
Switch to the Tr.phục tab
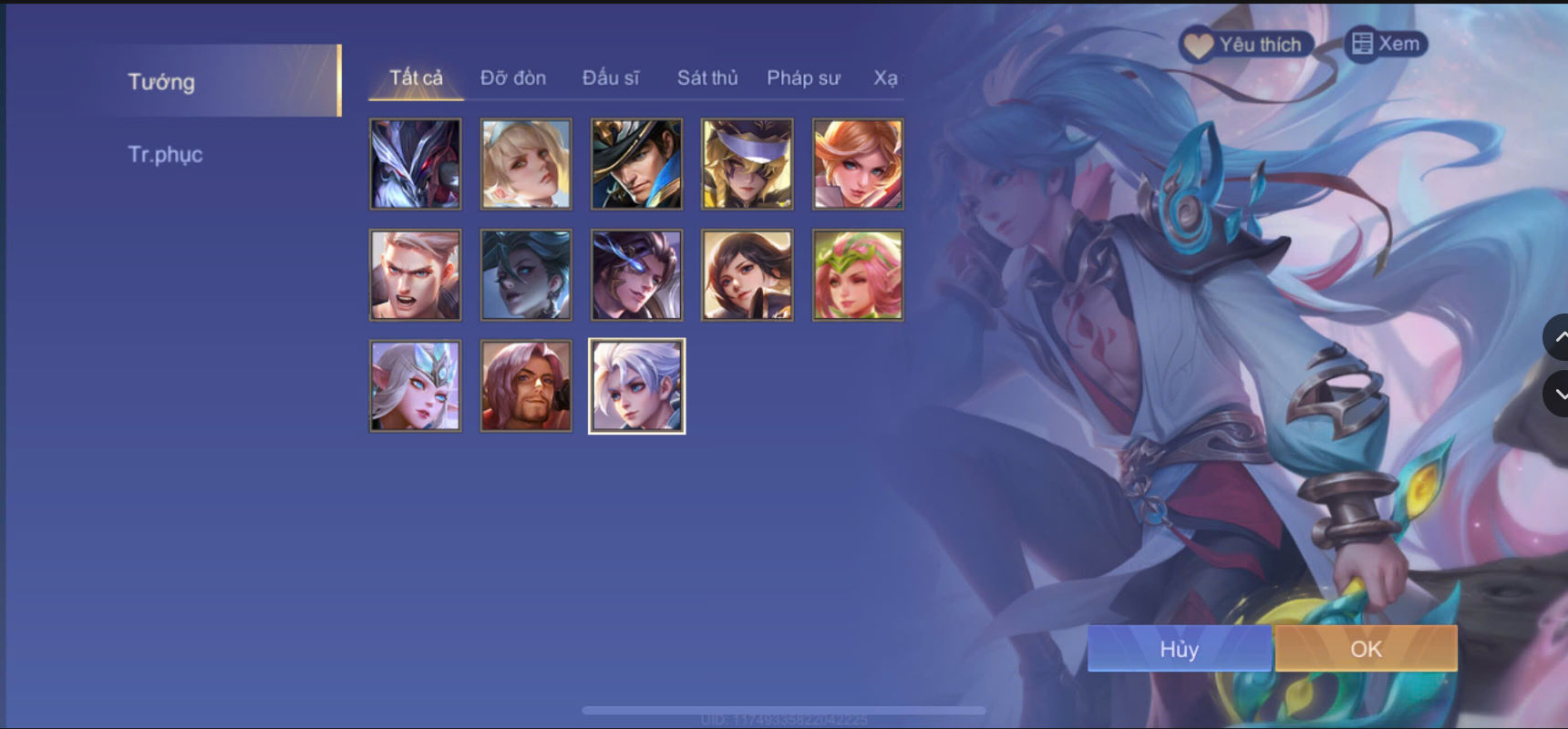(167, 154)
